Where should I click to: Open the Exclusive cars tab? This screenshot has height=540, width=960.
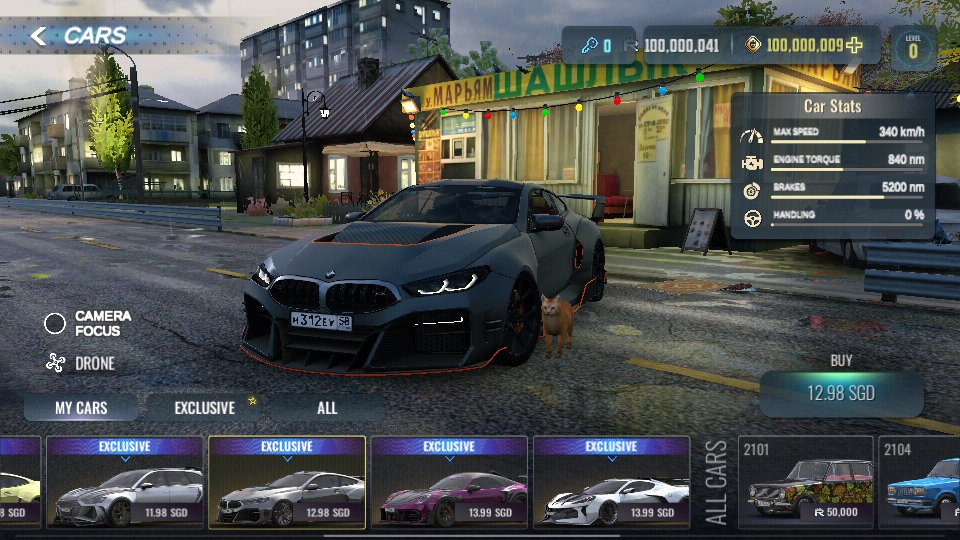(205, 408)
